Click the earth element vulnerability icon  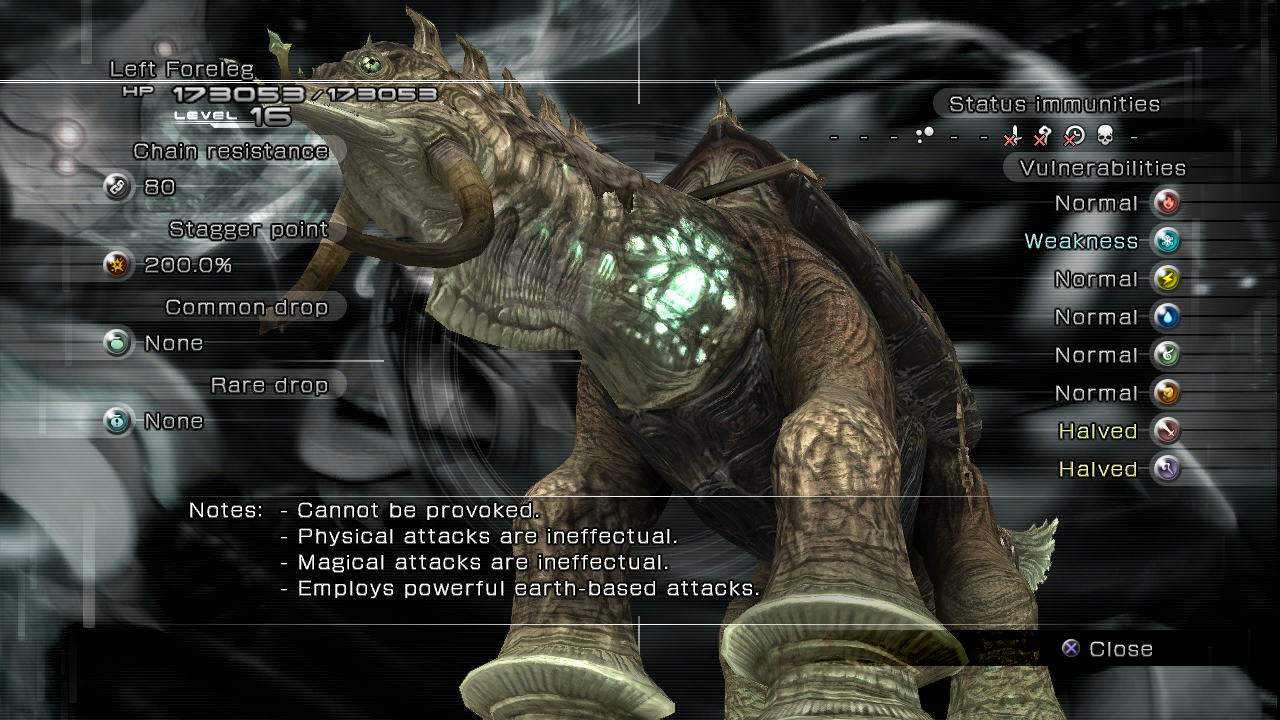click(x=1165, y=393)
